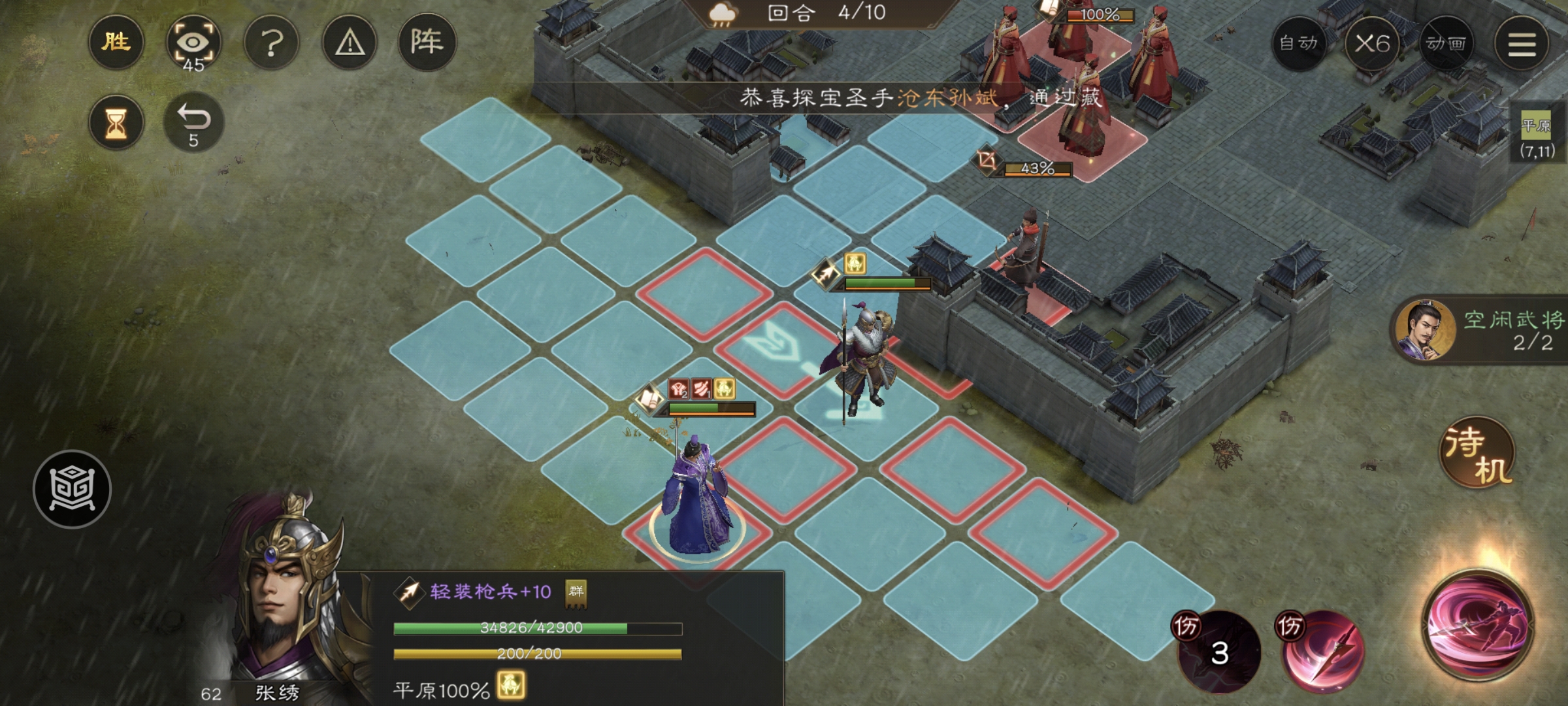Toggle 自动 auto battle

click(x=1298, y=44)
